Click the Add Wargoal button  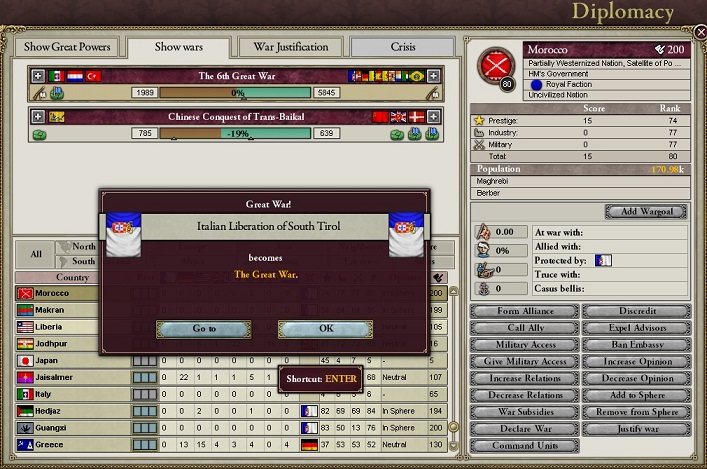point(646,212)
